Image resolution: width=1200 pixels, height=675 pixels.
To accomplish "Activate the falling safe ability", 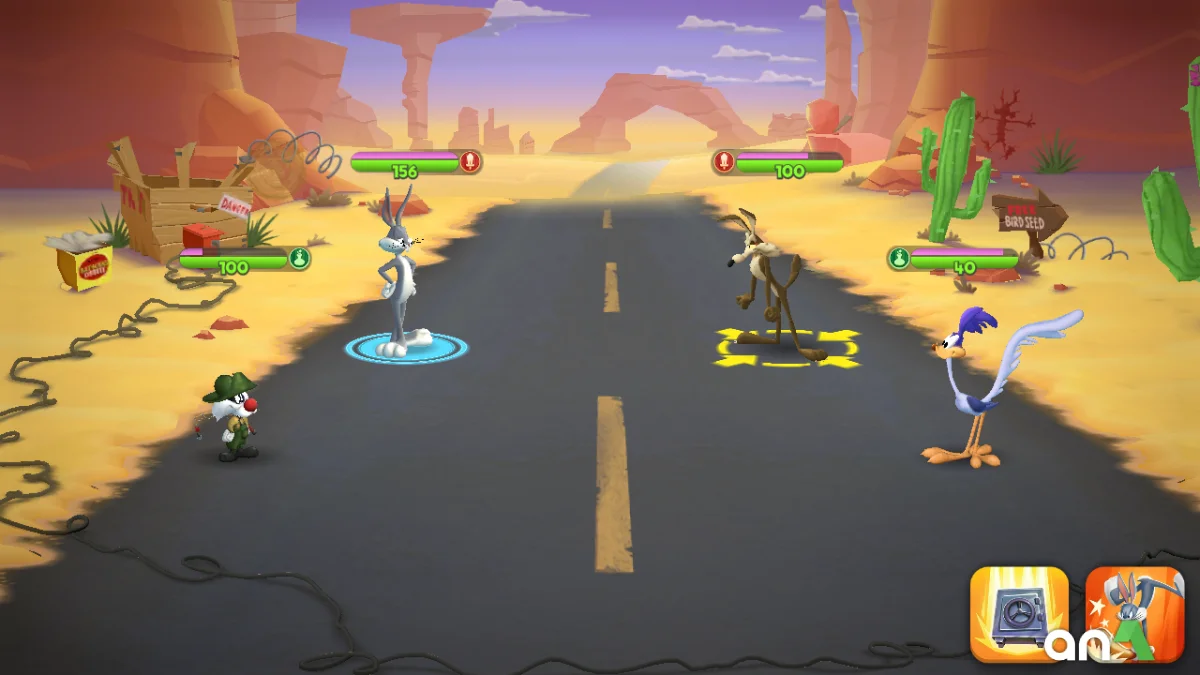I will point(1018,614).
